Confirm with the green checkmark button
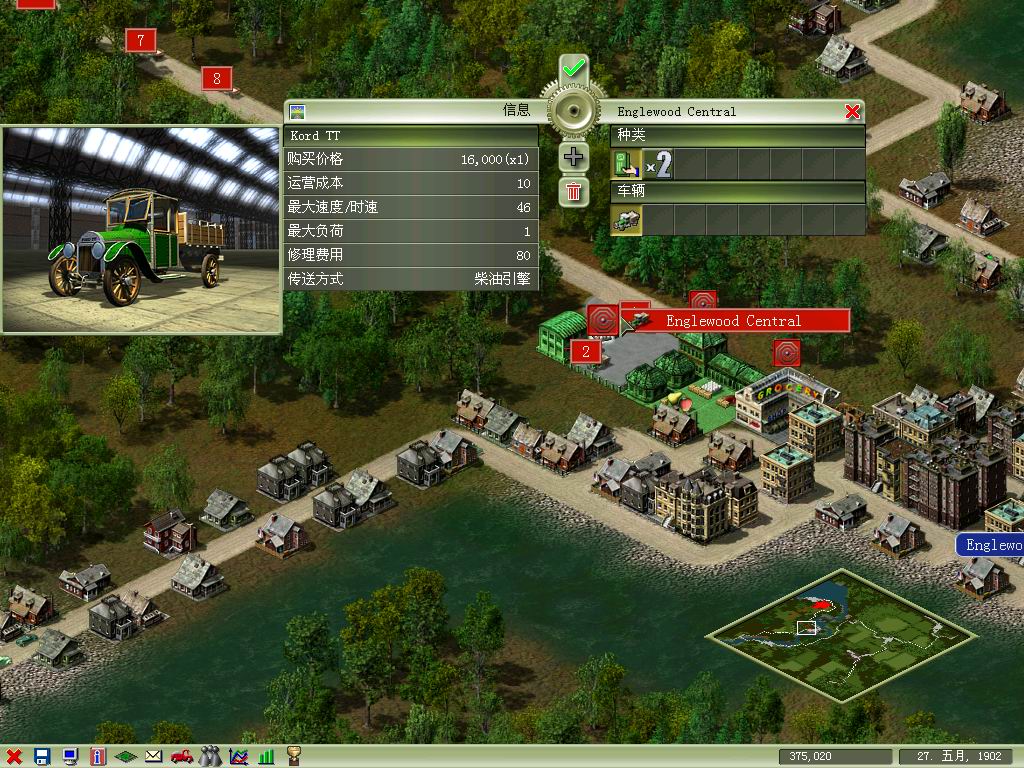 click(x=574, y=69)
